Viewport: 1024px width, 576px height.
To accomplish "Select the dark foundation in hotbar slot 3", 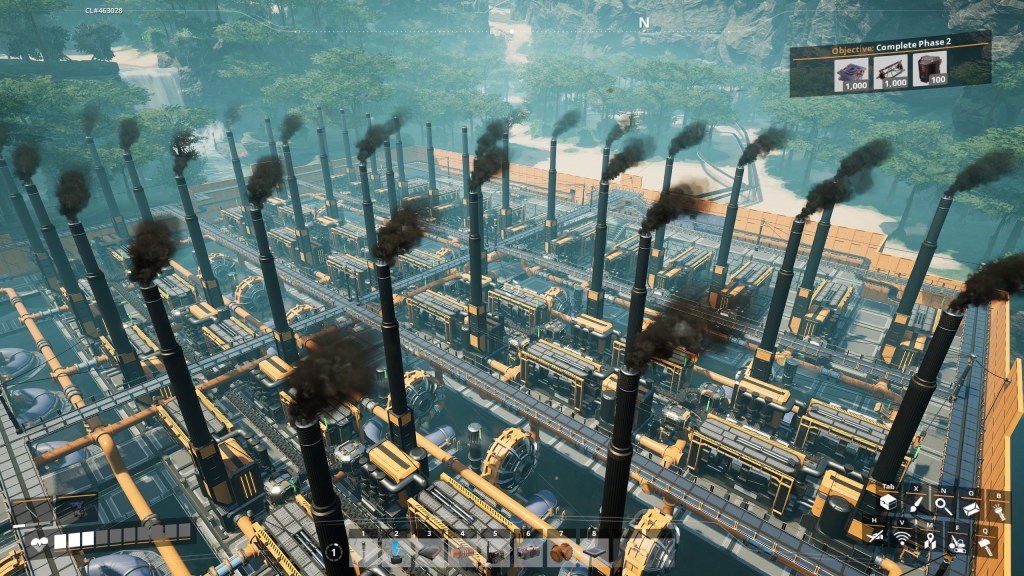I will coord(430,552).
